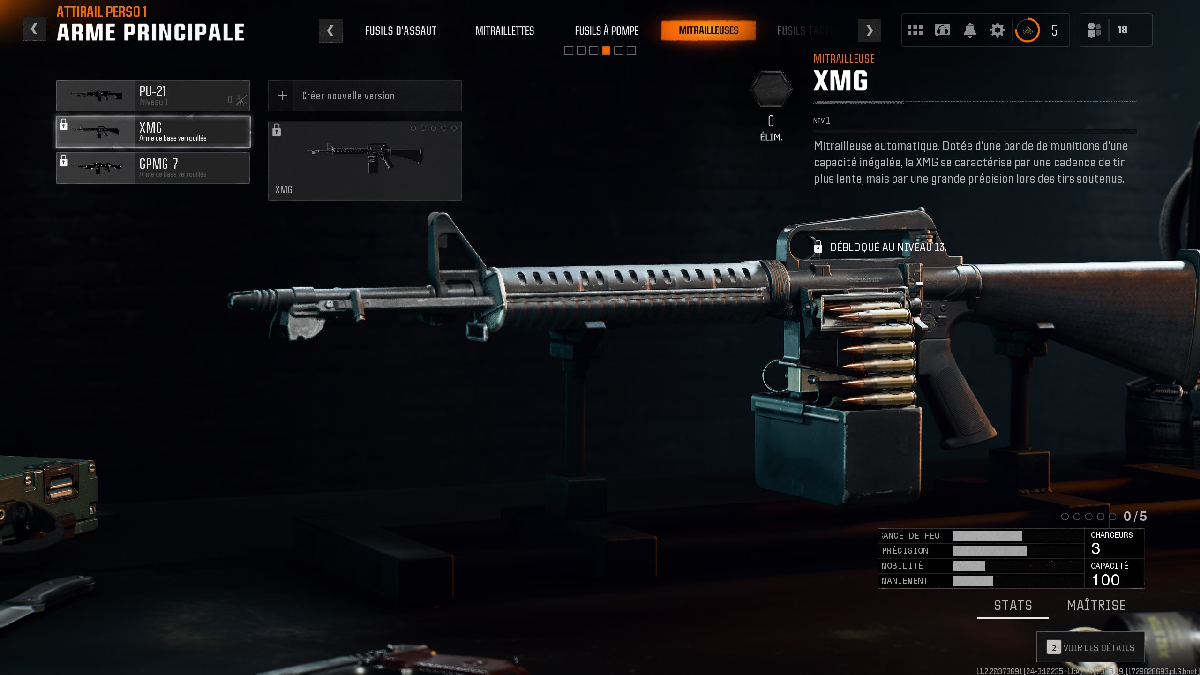The width and height of the screenshot is (1200, 675).
Task: Open the social party icon
Action: pyautogui.click(x=1095, y=30)
